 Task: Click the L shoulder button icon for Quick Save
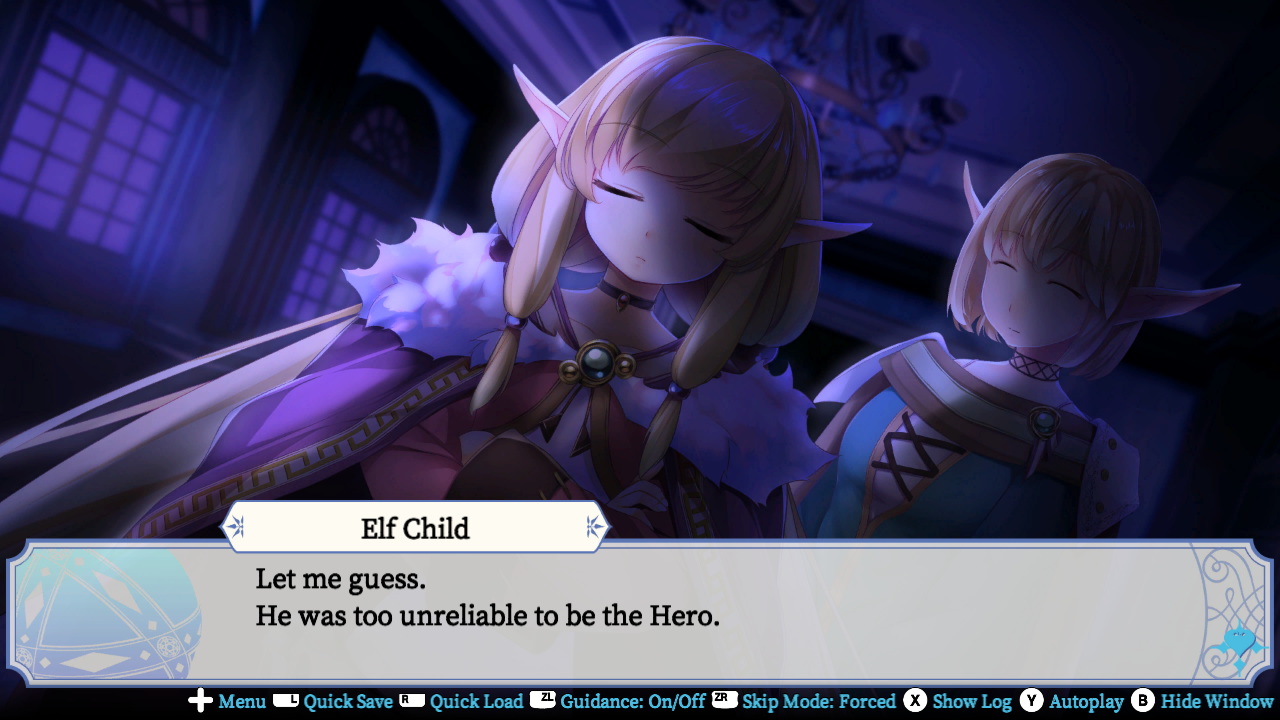point(284,702)
